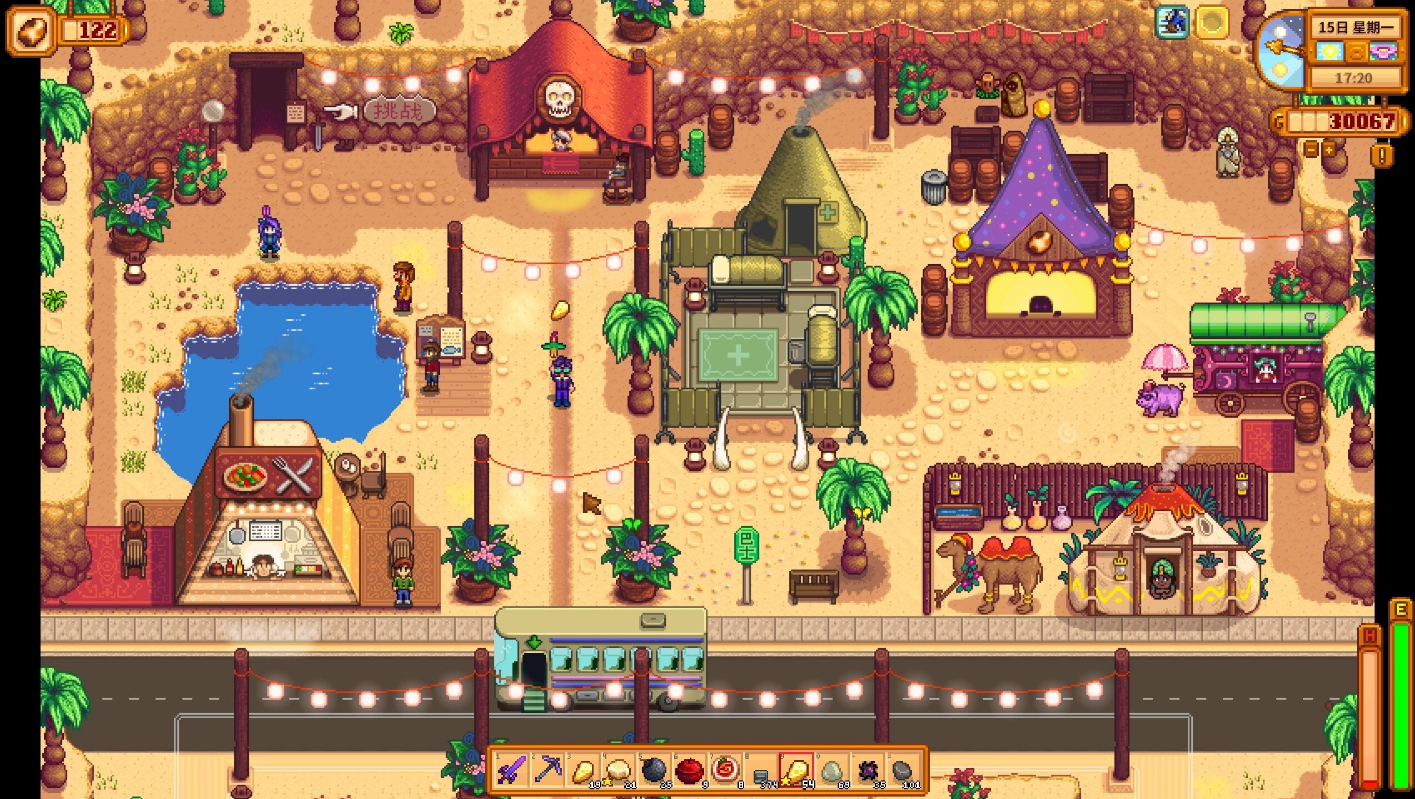Screen dimensions: 1415x799
Task: Select the purple Galaxy Sword slot
Action: click(513, 770)
